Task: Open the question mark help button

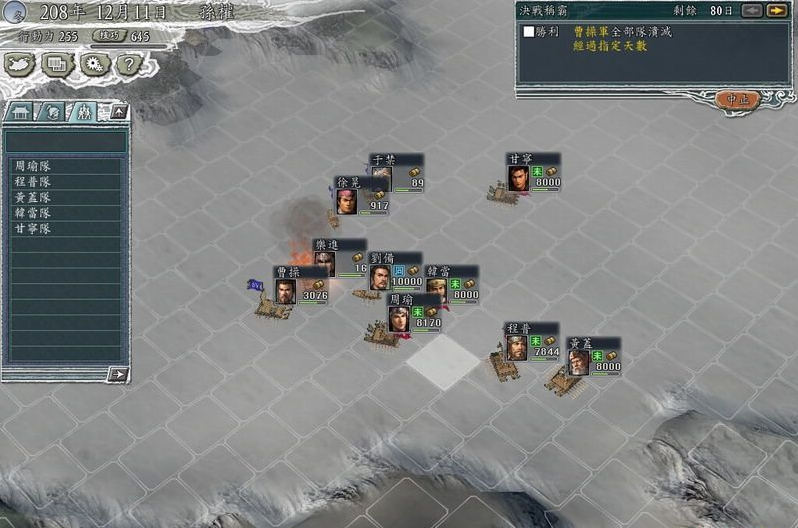Action: coord(126,65)
